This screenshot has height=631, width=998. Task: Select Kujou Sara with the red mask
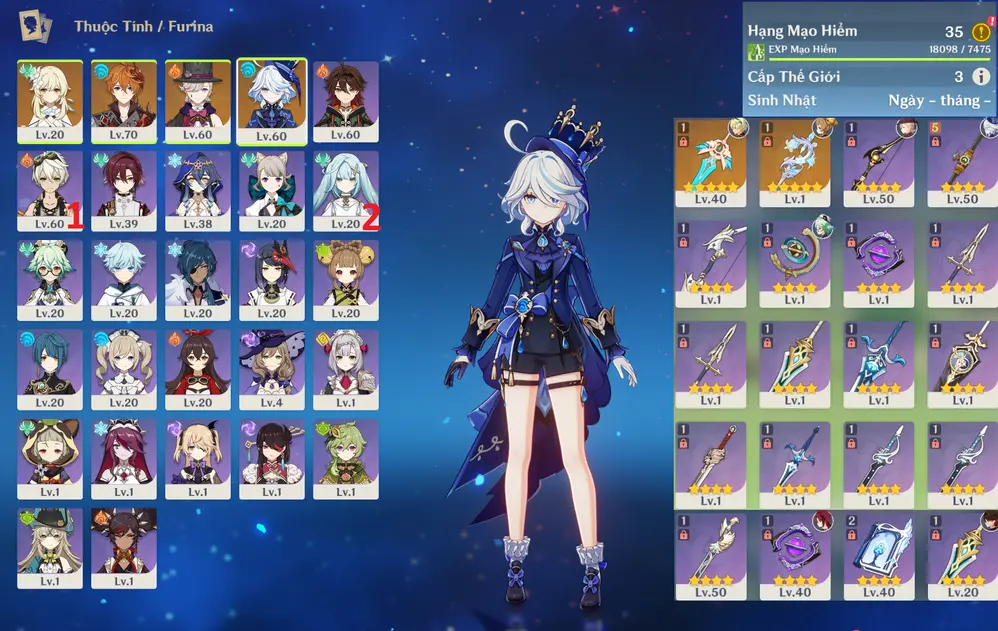(x=272, y=280)
